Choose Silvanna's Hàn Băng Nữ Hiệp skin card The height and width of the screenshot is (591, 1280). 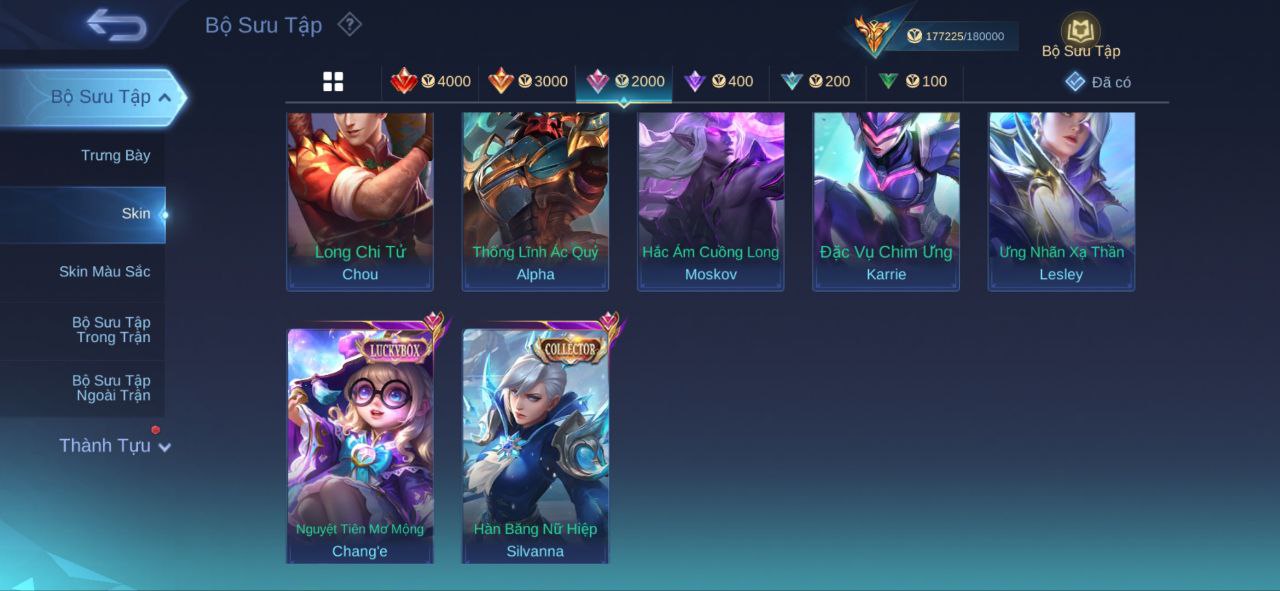pos(535,445)
